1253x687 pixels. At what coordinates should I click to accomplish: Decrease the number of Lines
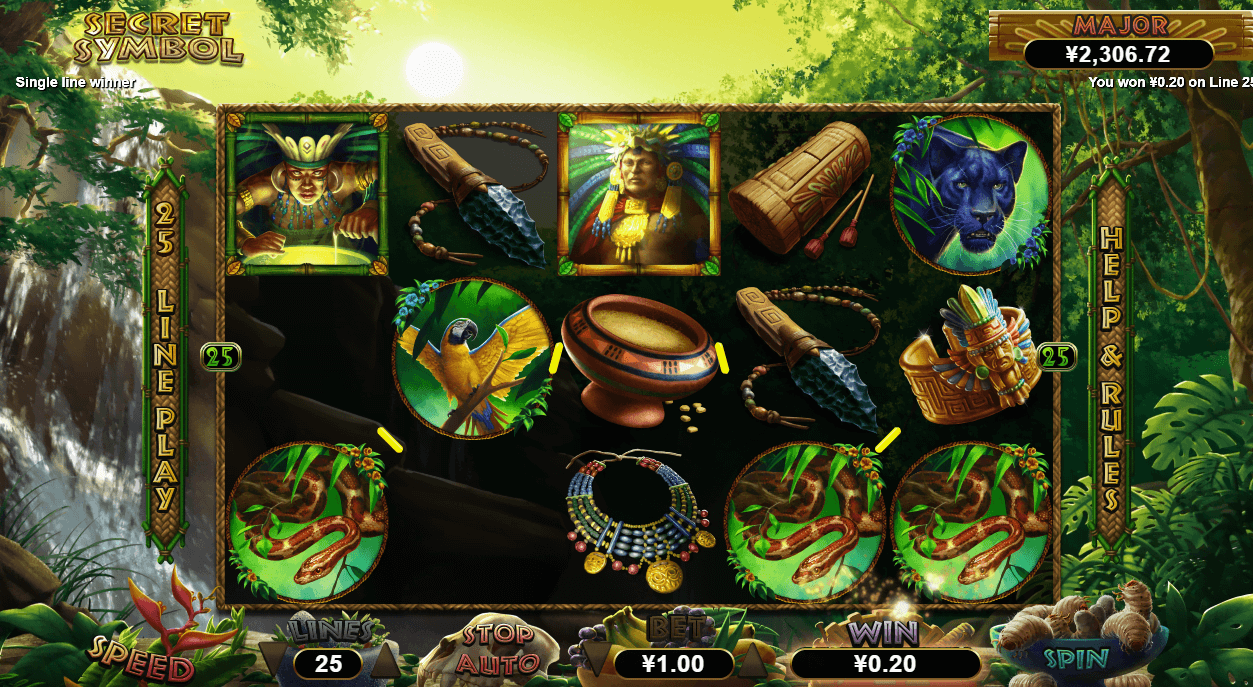point(271,661)
